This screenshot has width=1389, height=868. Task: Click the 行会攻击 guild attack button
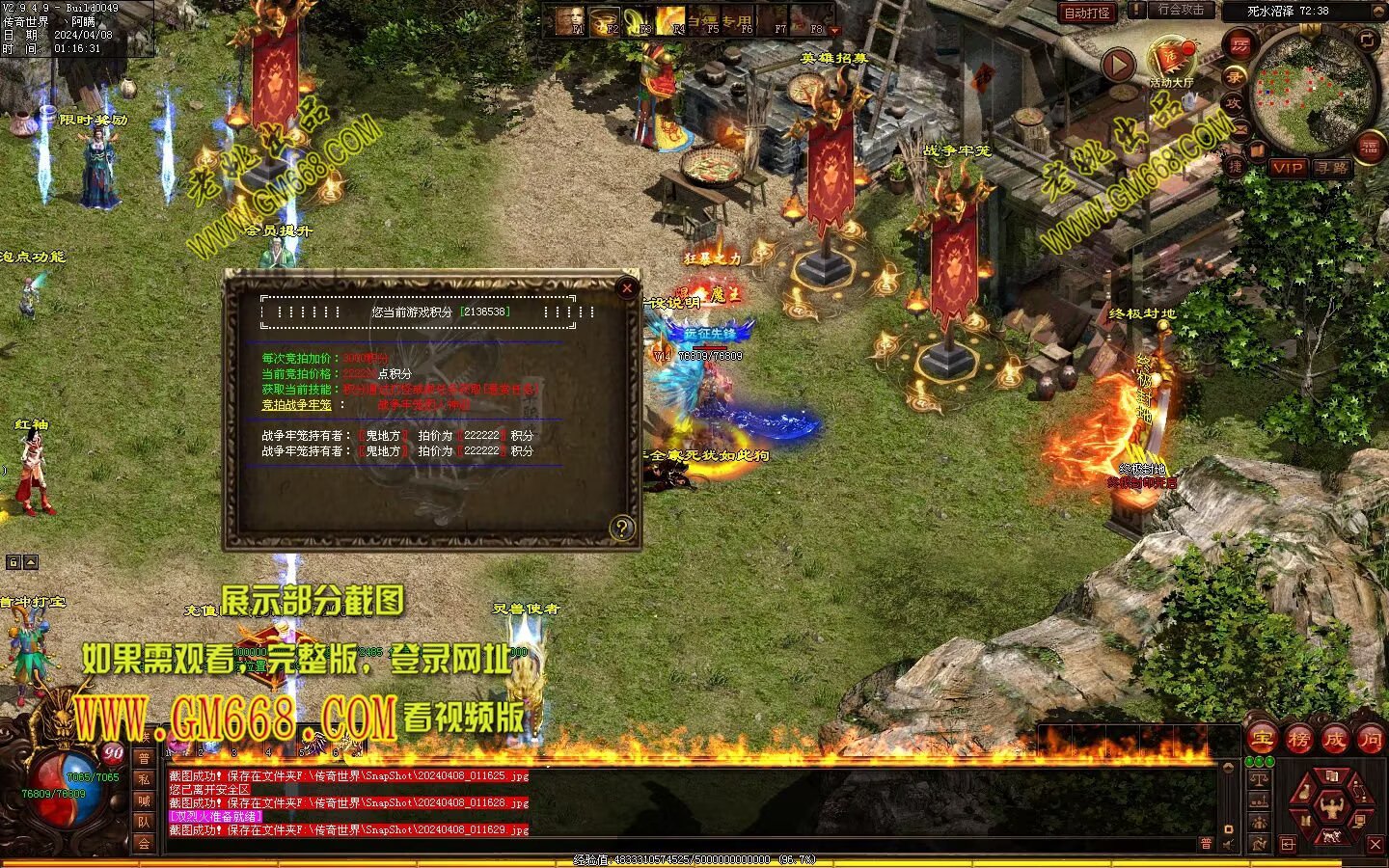click(1181, 11)
